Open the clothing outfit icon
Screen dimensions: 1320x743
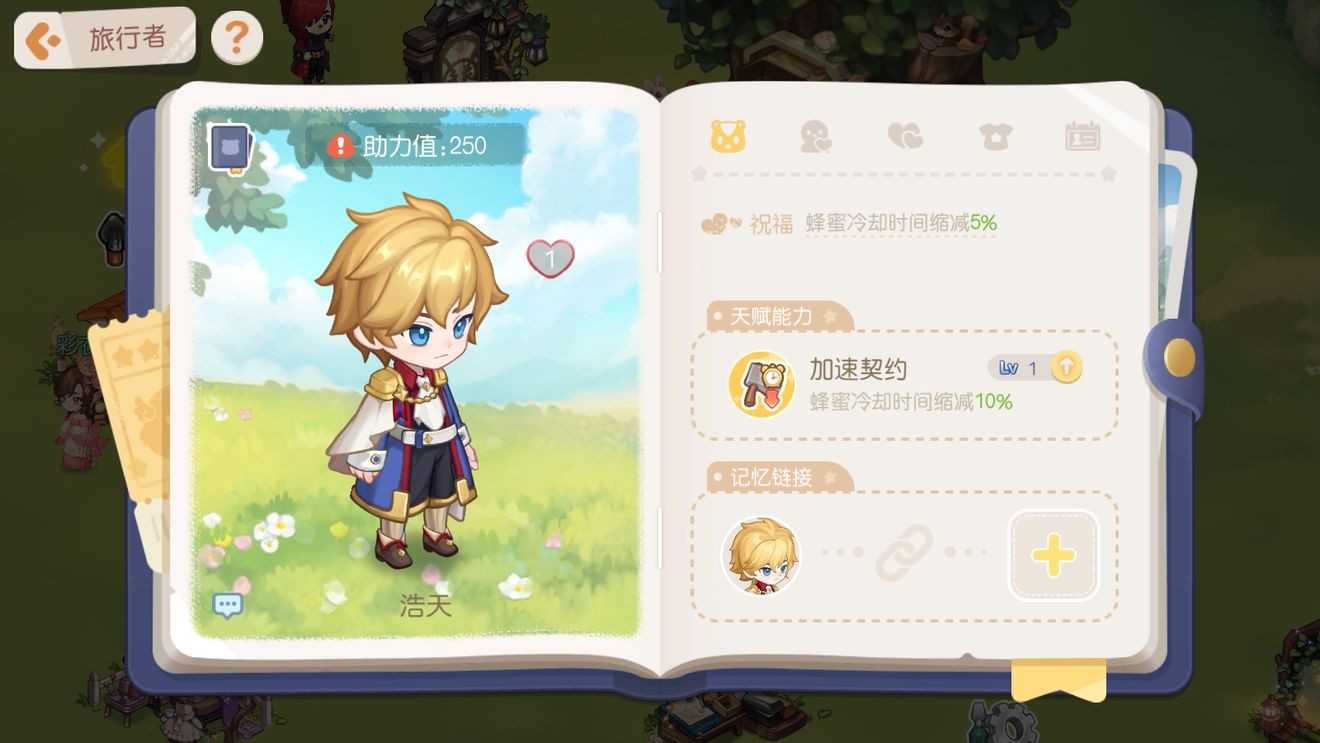click(995, 136)
